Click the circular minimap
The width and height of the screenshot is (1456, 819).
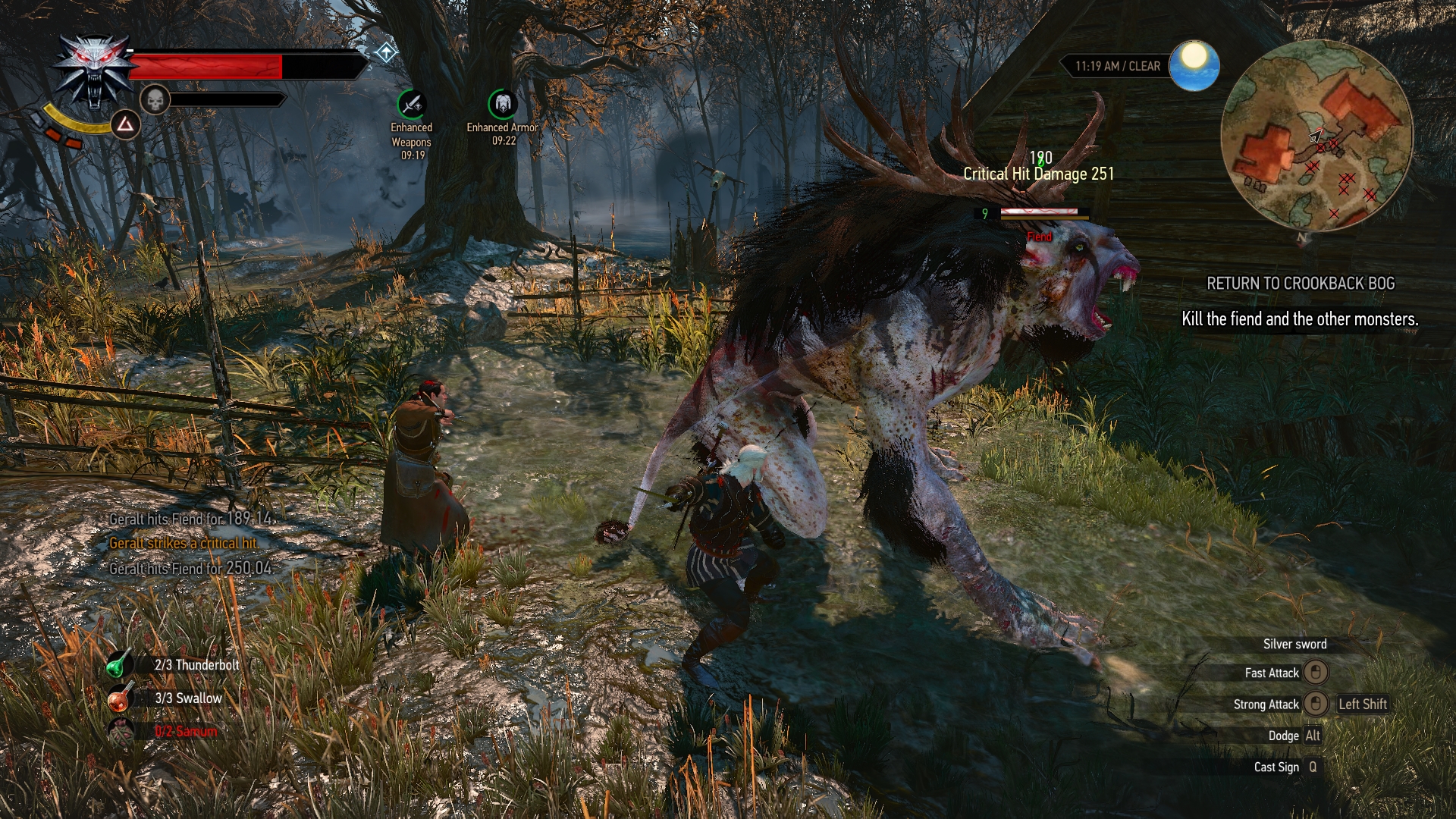click(1316, 136)
